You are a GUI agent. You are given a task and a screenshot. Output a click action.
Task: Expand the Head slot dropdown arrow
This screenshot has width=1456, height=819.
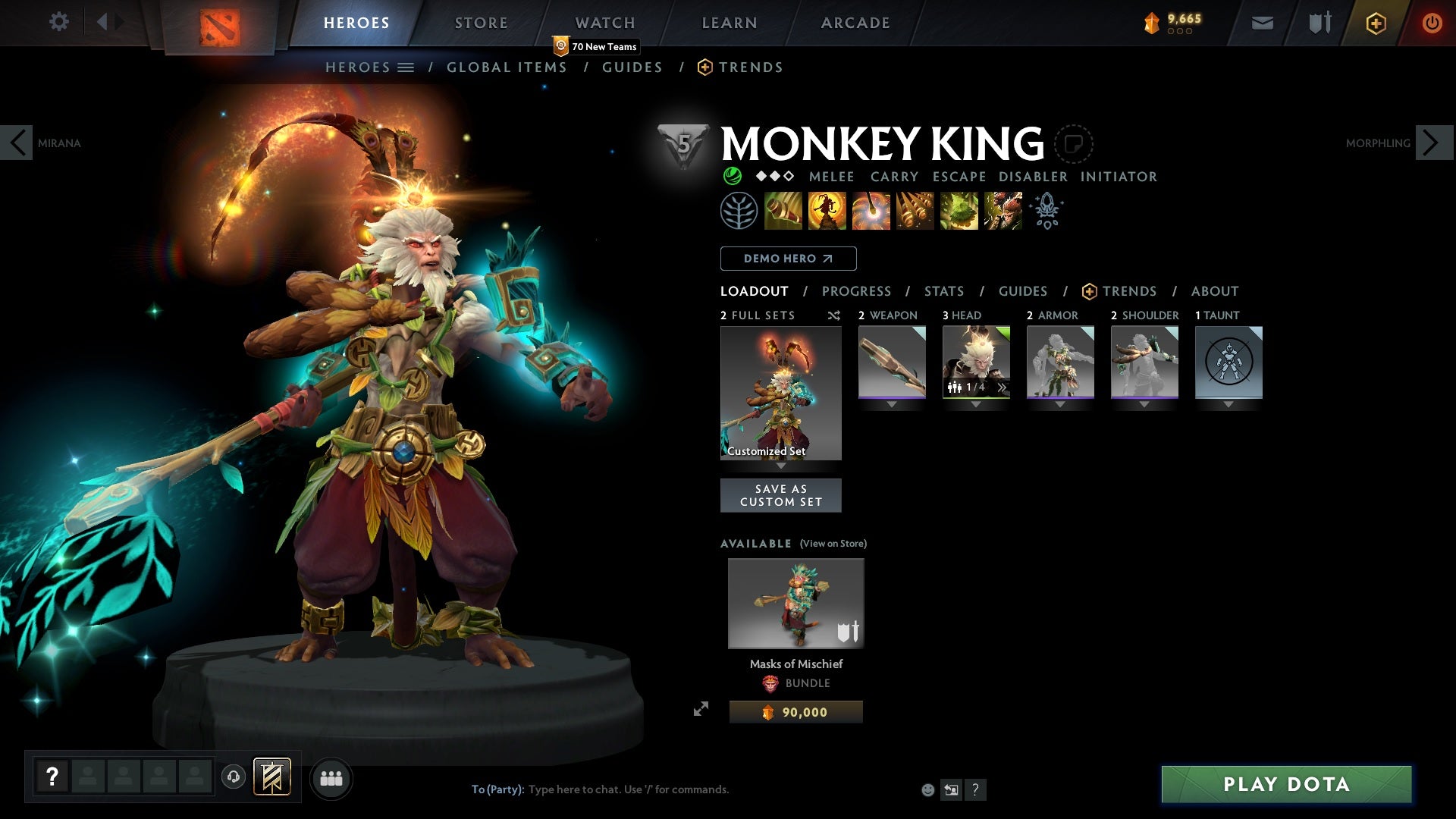(x=976, y=404)
